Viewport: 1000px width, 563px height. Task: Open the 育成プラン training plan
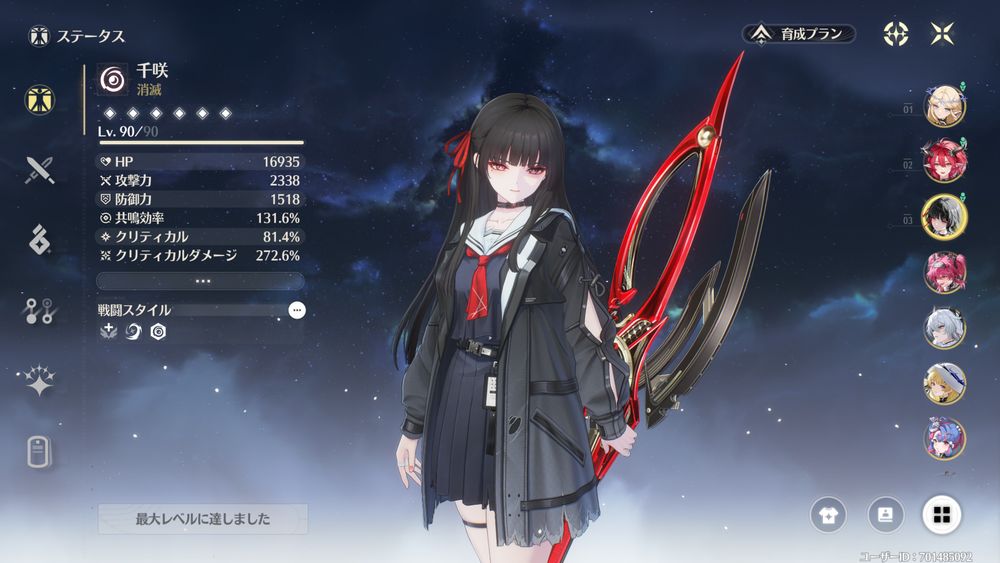click(x=799, y=34)
